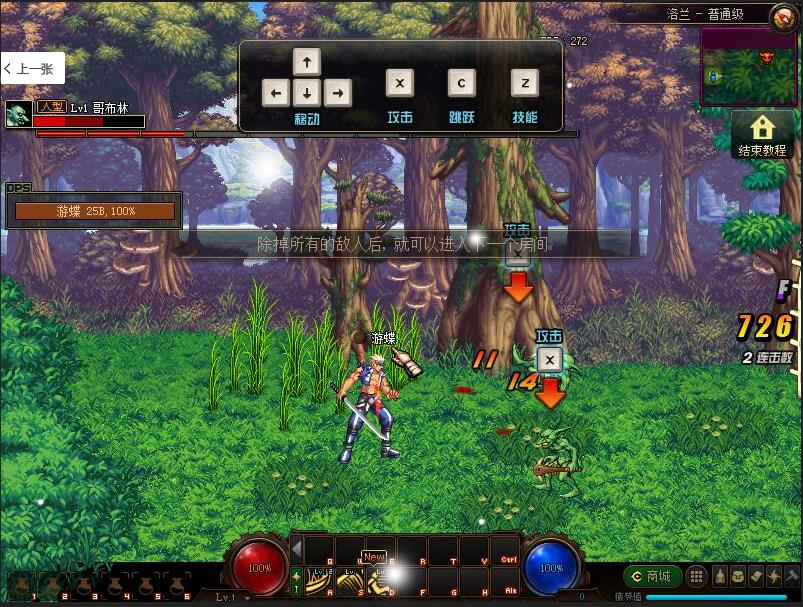Open the skills shuriken icon
This screenshot has width=803, height=607.
tap(773, 577)
